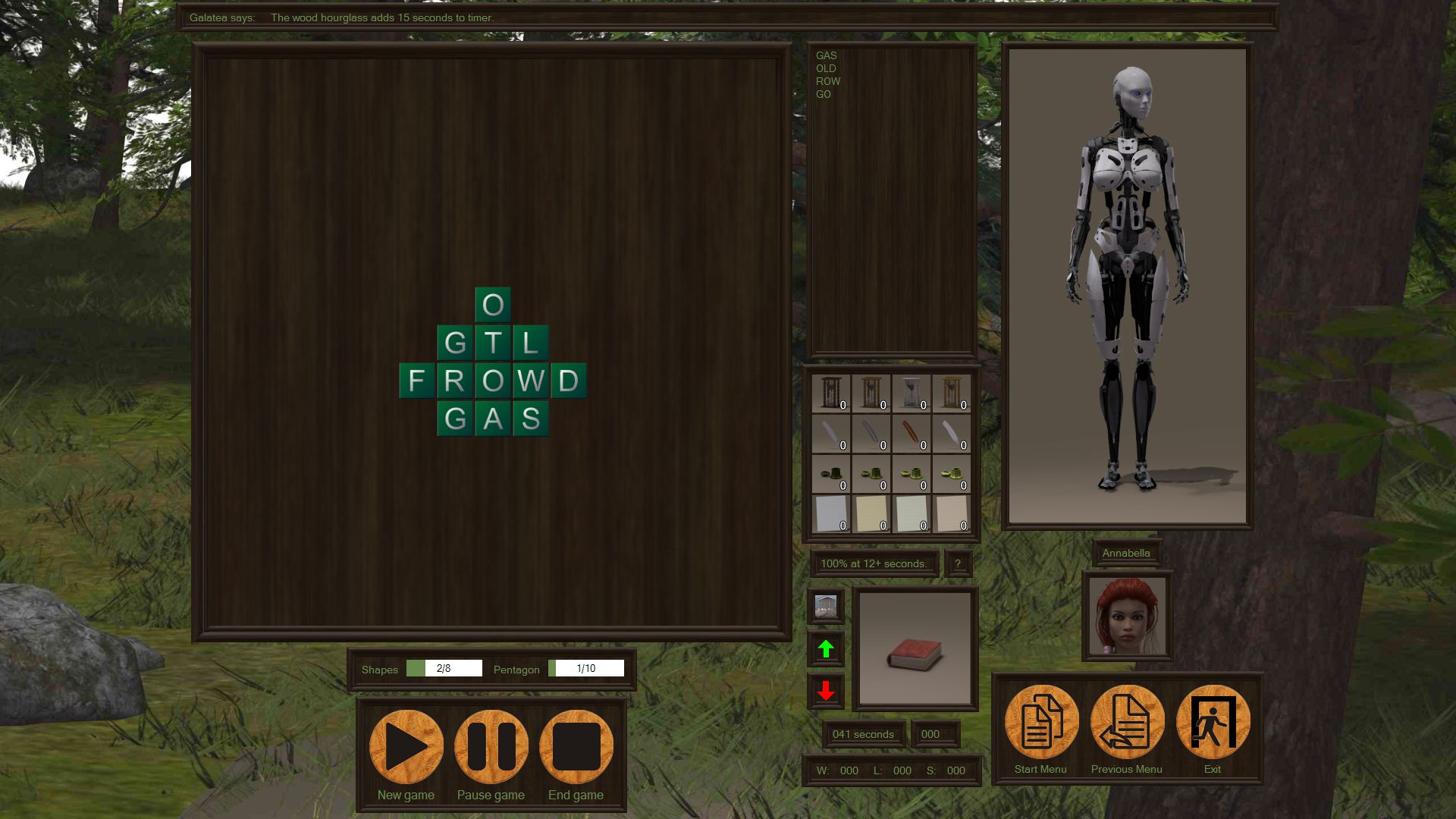Pause the game
This screenshot has height=819, width=1456.
[491, 747]
